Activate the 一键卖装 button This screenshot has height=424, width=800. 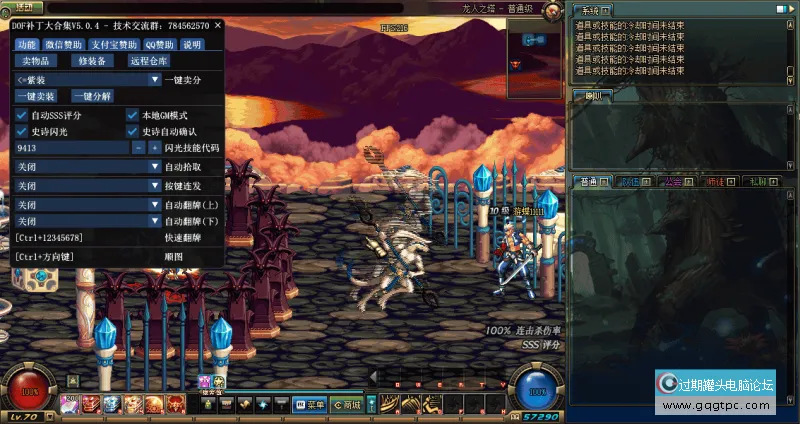coord(36,97)
